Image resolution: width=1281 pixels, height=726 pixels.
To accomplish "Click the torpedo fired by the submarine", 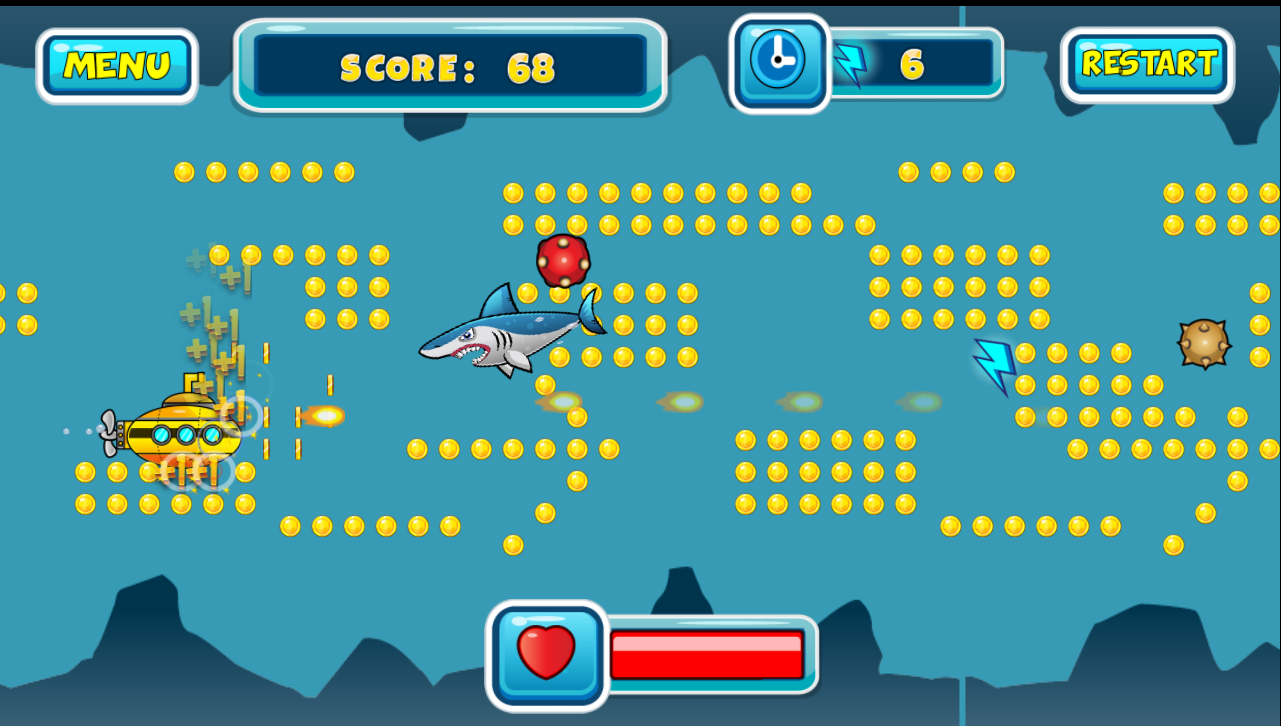I will pyautogui.click(x=325, y=414).
